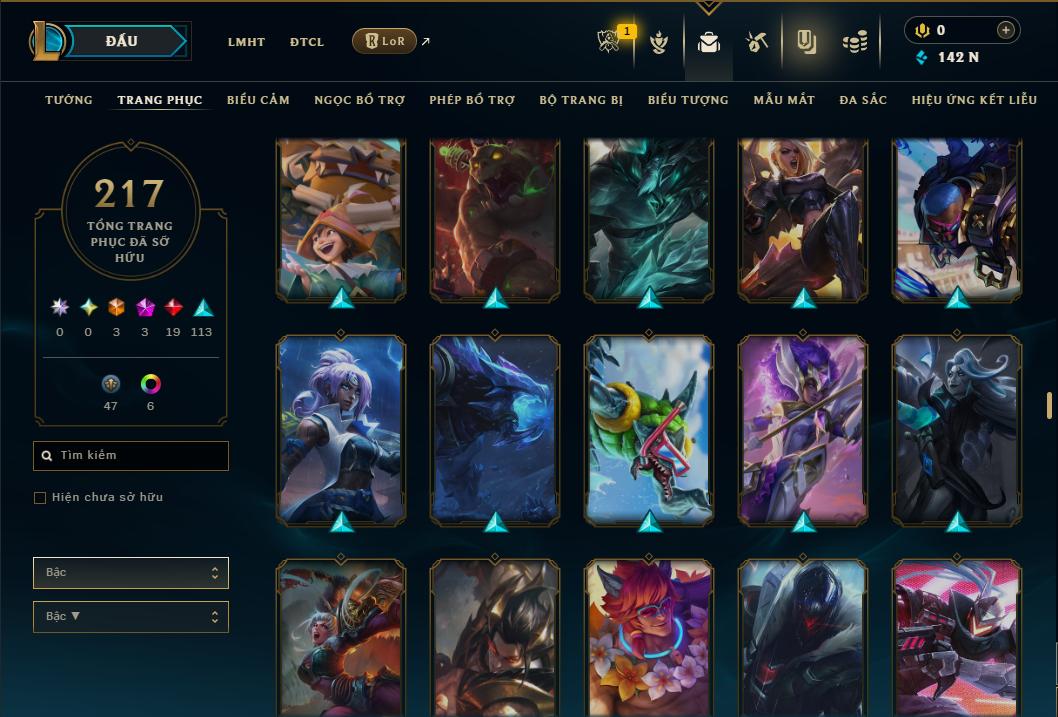Open the NGỌC BỔ TRỢ tab
Image resolution: width=1058 pixels, height=717 pixels.
(x=360, y=100)
